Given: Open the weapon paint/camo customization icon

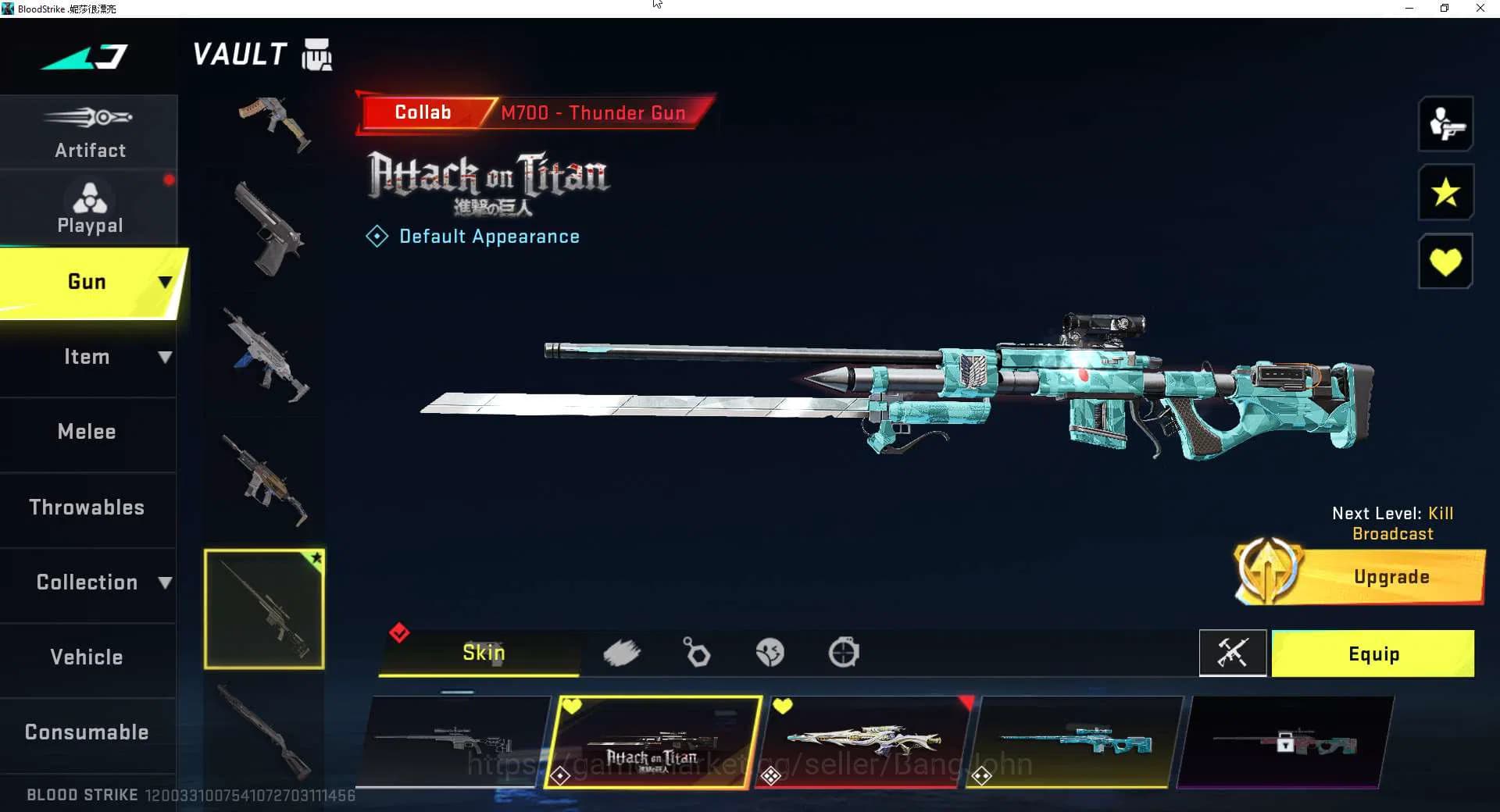Looking at the screenshot, I should (x=623, y=653).
